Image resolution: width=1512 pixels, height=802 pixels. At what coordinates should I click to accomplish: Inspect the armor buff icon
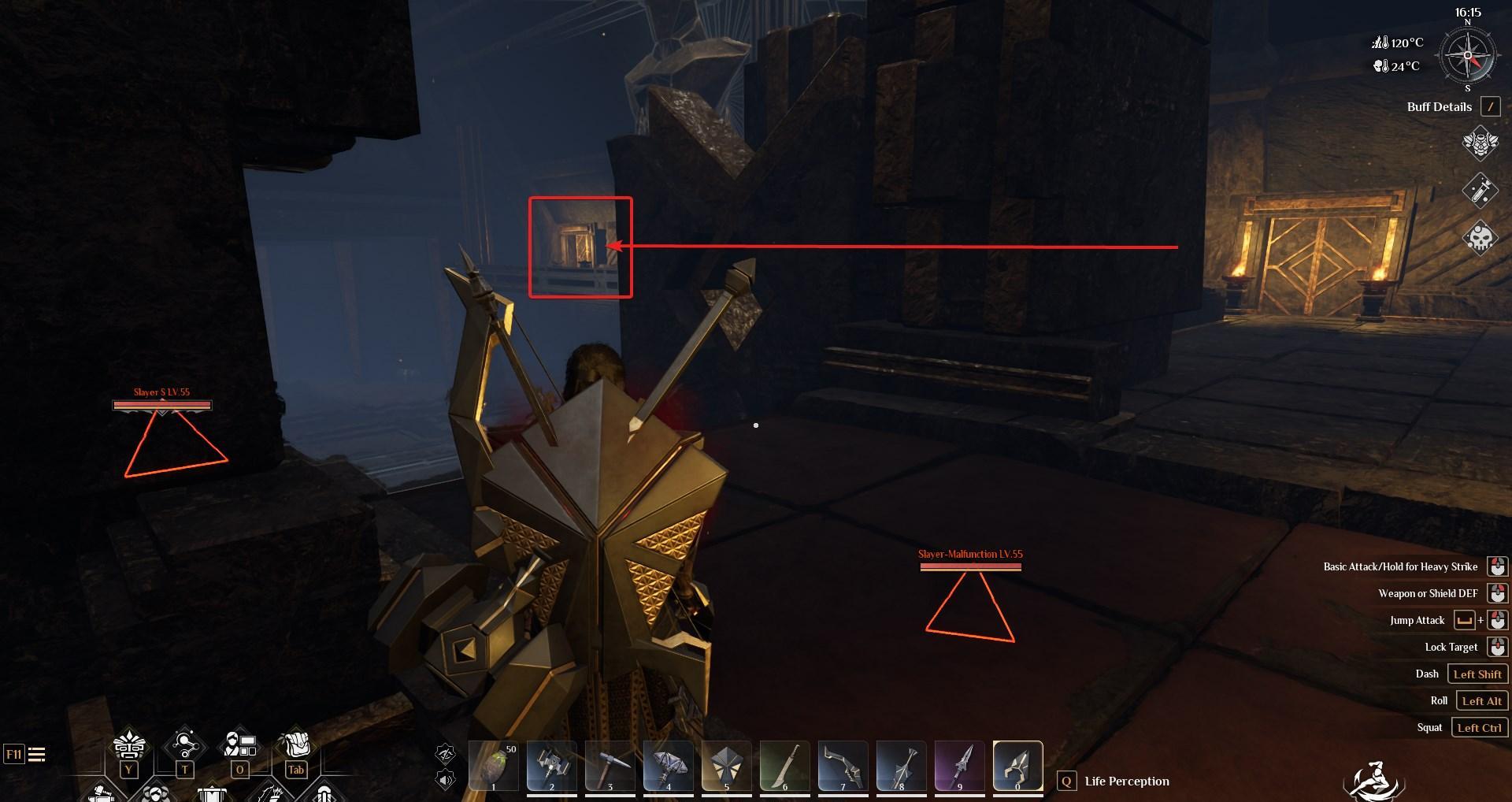(1480, 143)
